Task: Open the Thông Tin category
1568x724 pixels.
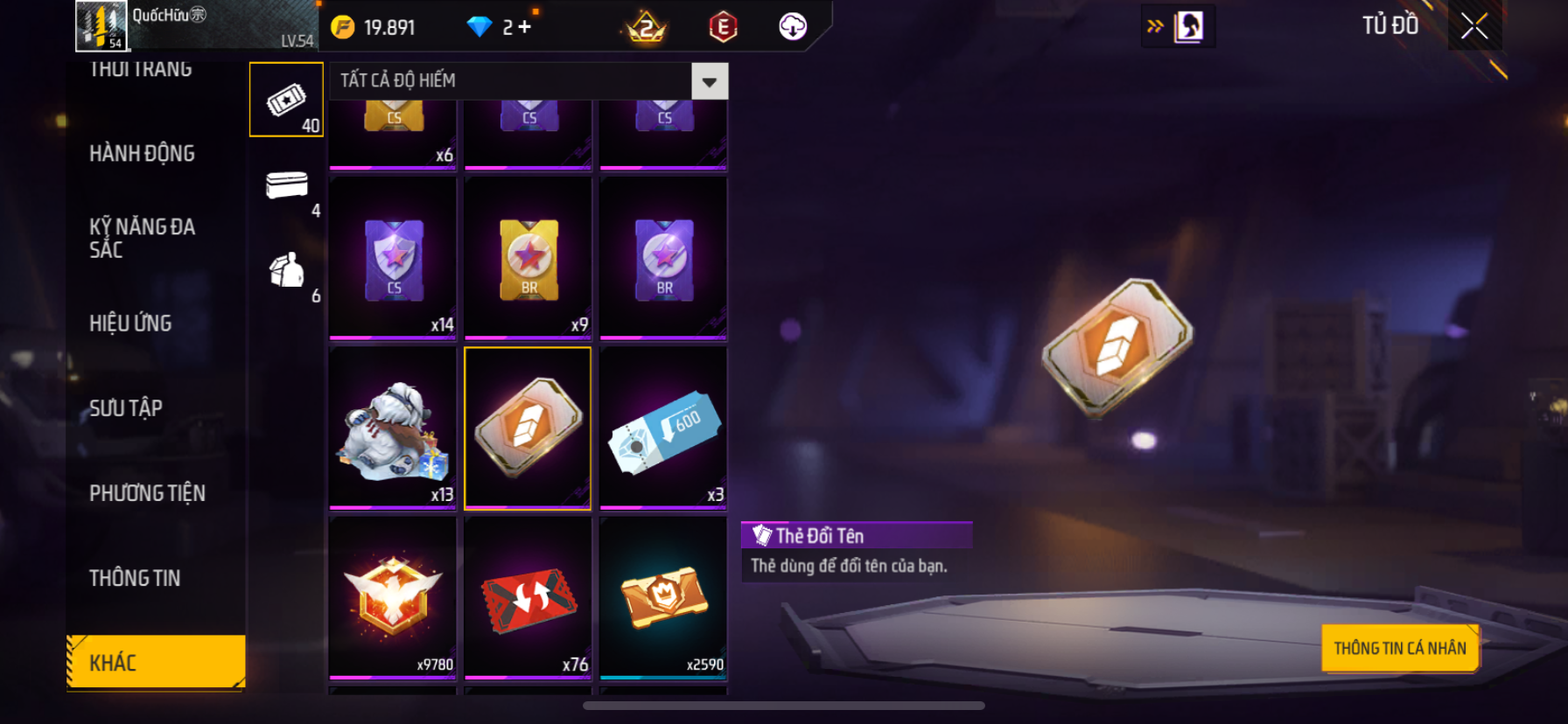Action: click(x=135, y=578)
